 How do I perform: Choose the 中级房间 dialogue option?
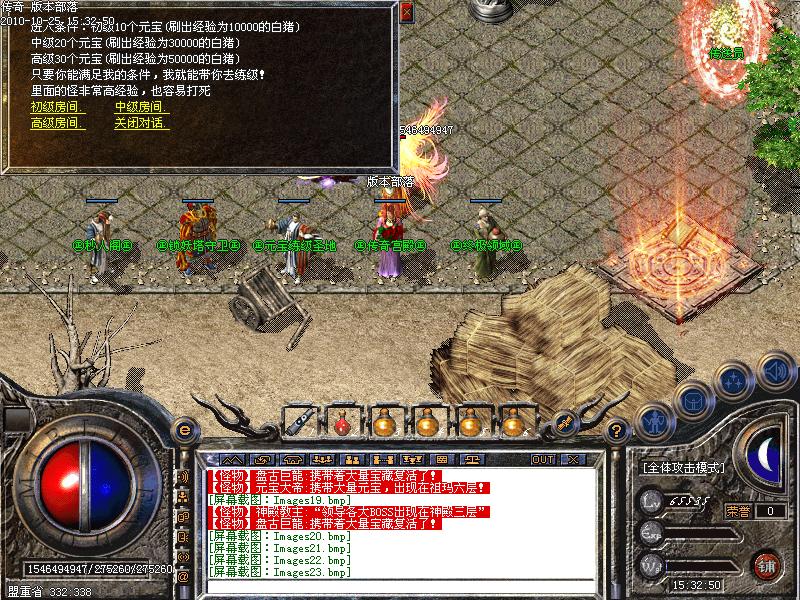point(139,107)
